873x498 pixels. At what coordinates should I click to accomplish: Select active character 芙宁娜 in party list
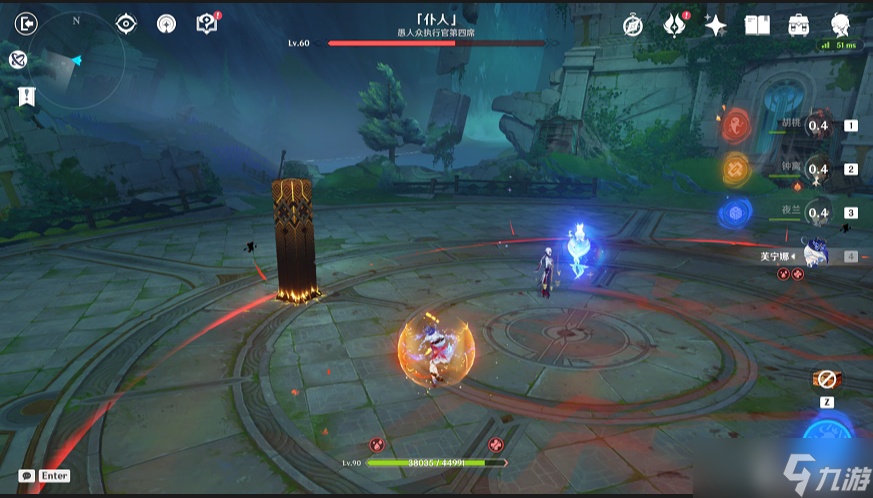819,256
